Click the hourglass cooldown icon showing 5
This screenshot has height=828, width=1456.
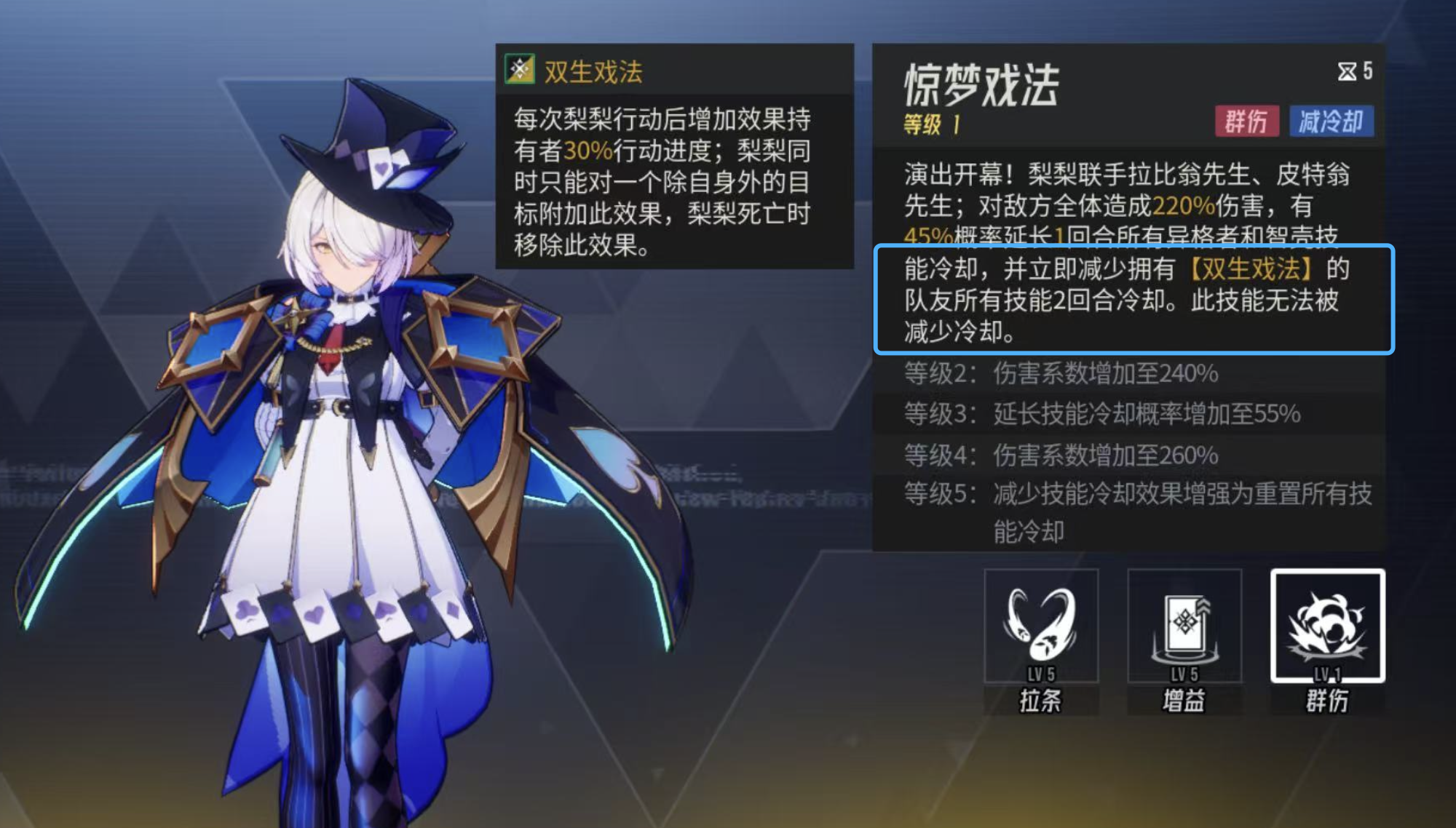coord(1356,71)
